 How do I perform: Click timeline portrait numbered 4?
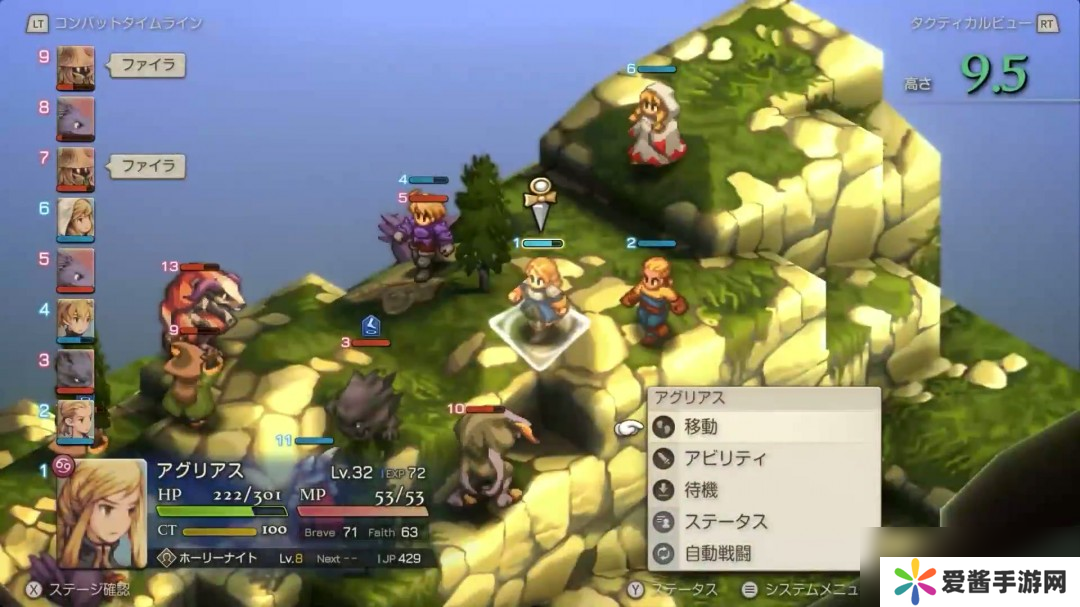pyautogui.click(x=76, y=318)
